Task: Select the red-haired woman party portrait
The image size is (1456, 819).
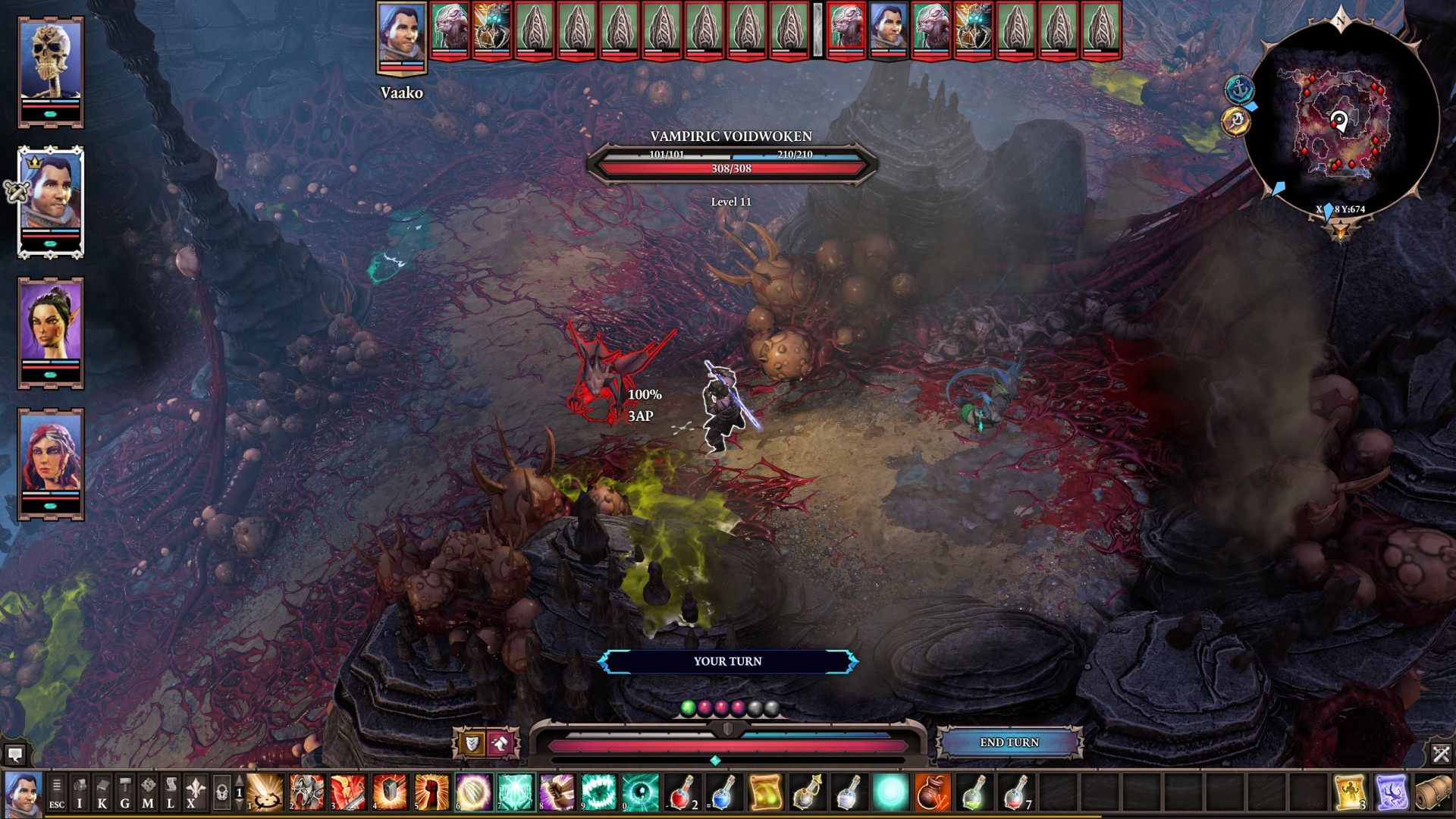Action: pos(51,461)
